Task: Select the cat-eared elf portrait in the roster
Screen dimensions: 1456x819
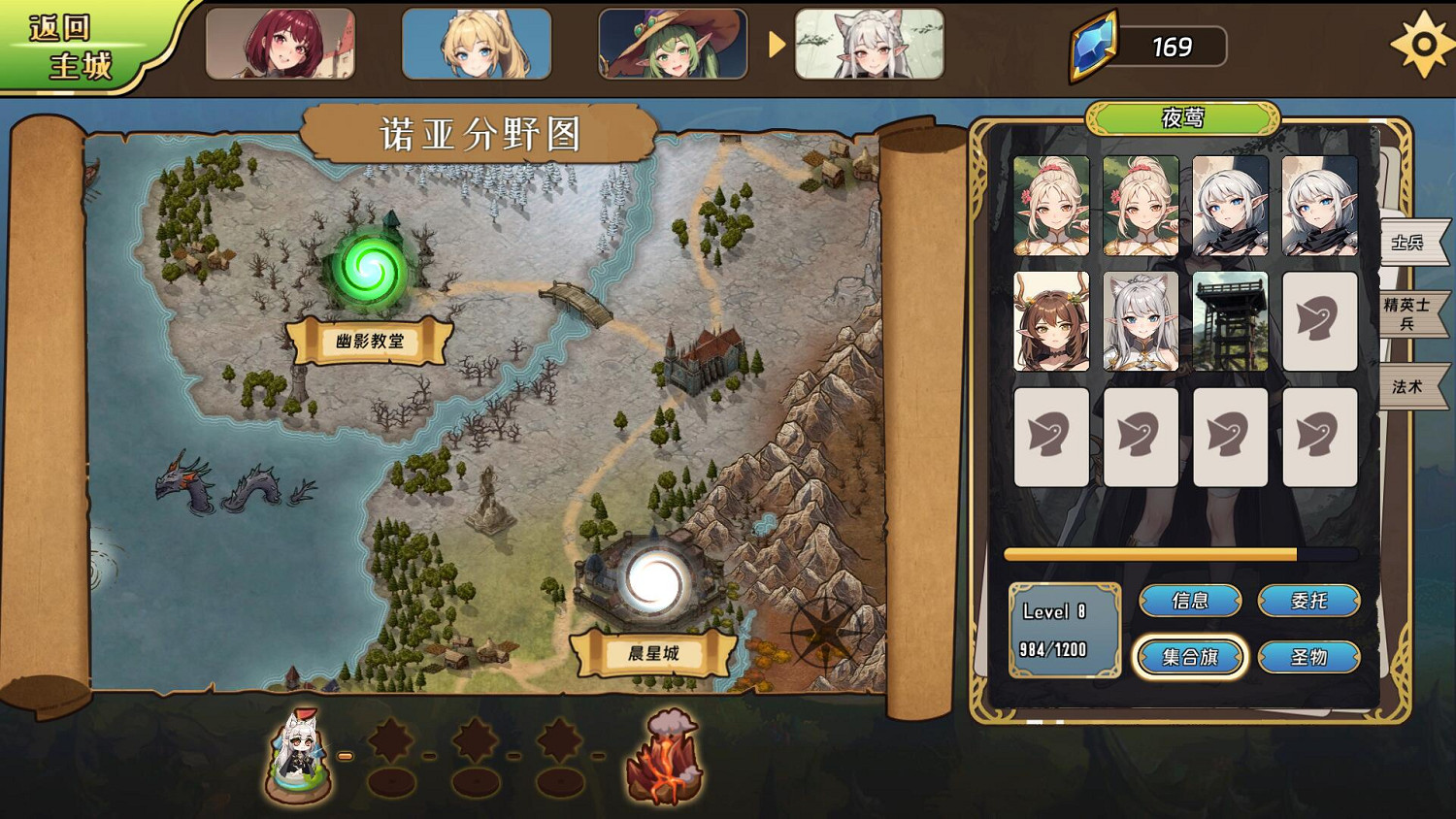Action: pos(1142,321)
